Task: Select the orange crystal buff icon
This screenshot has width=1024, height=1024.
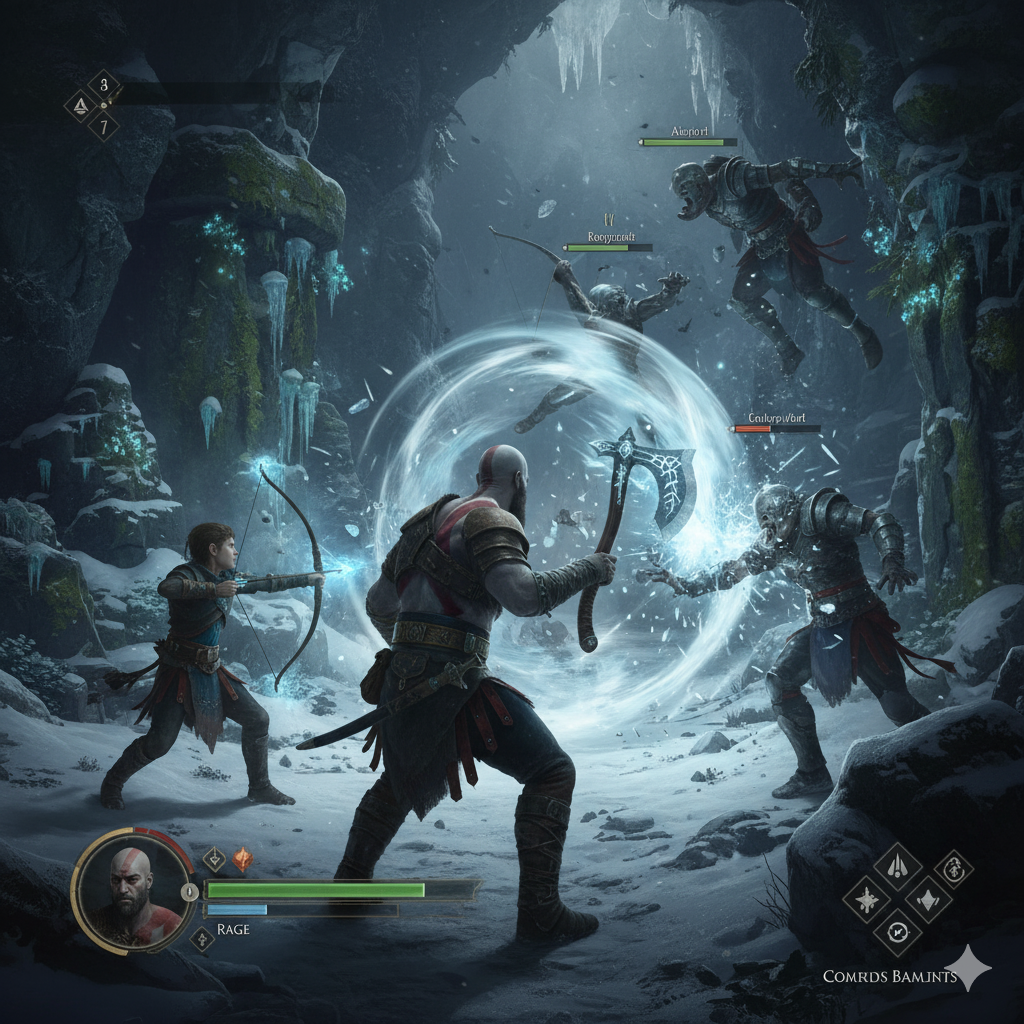Action: pos(242,859)
